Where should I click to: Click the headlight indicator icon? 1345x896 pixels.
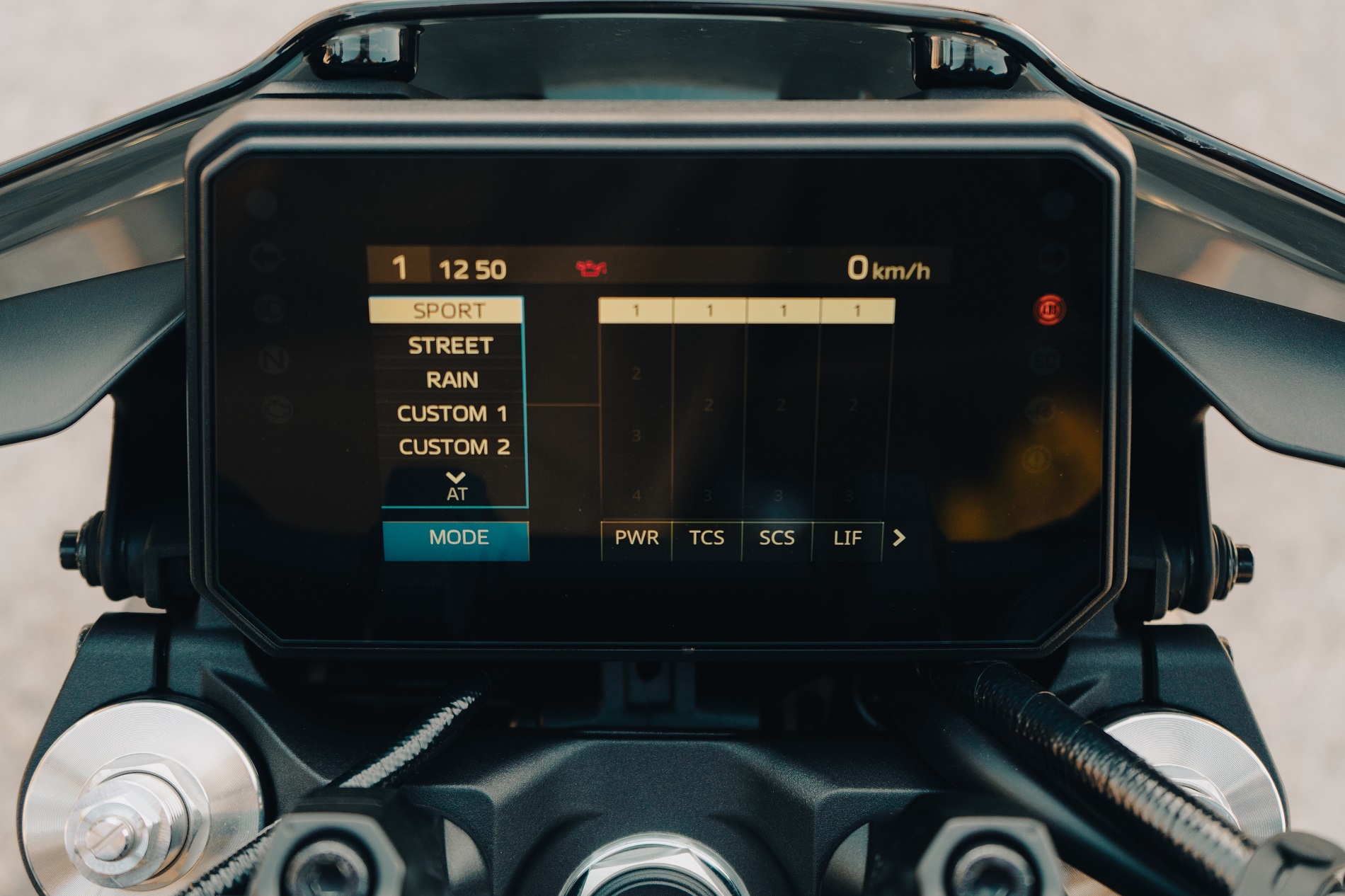pos(271,310)
